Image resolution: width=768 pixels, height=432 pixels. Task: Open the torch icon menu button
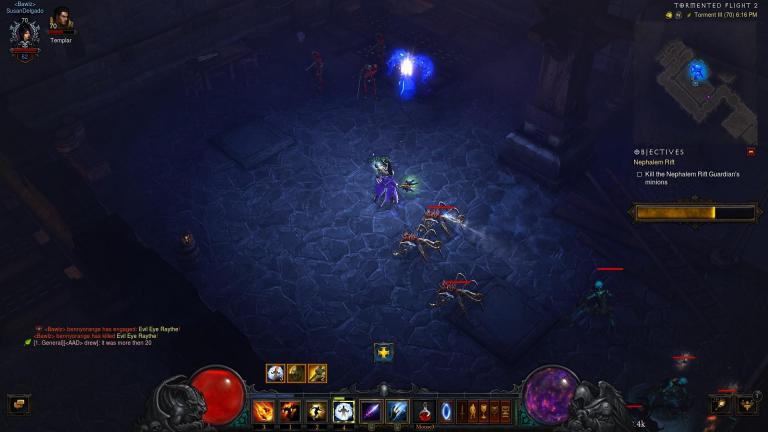(x=722, y=404)
